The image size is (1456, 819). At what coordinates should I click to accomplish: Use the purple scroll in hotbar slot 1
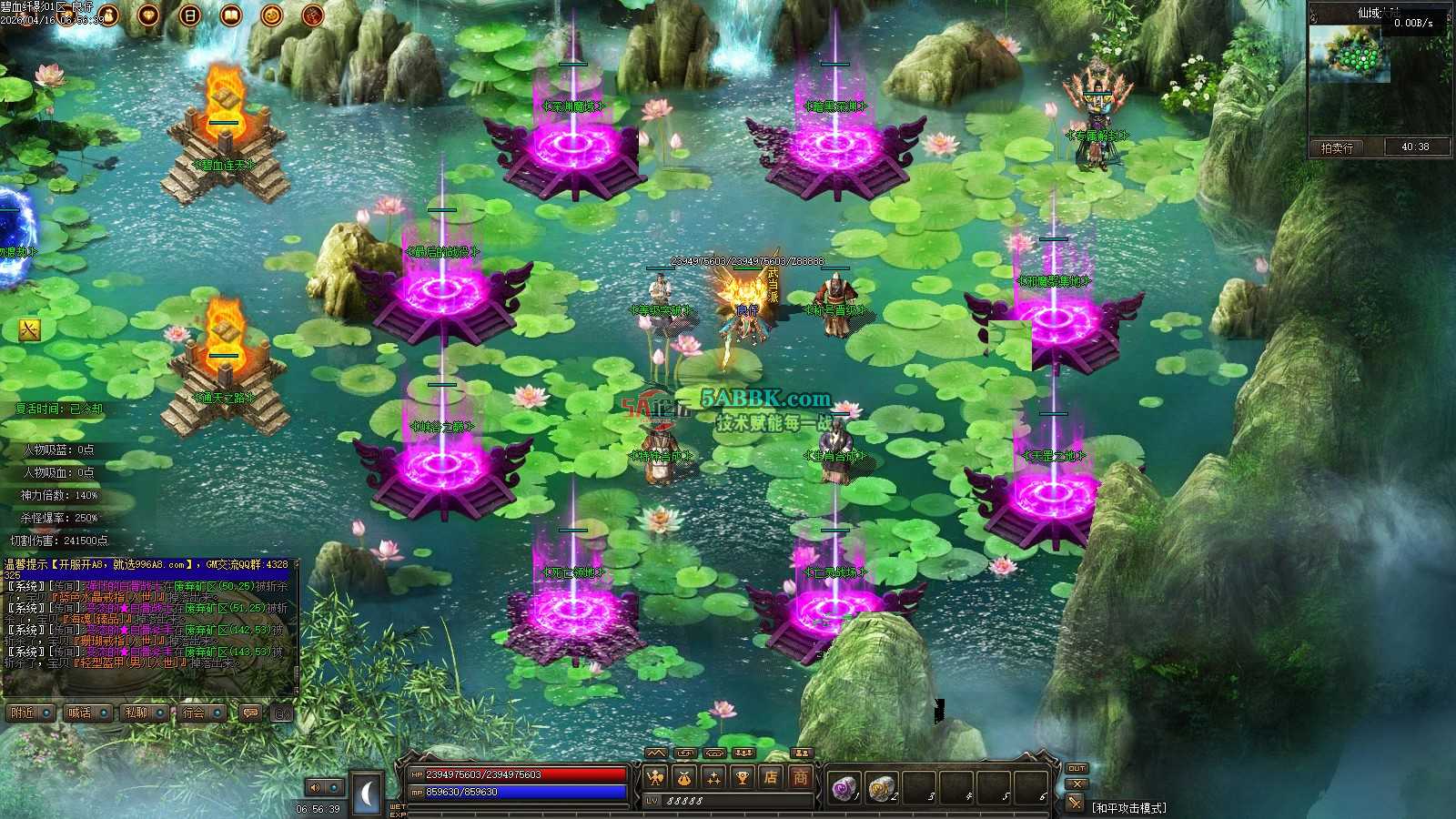click(844, 787)
